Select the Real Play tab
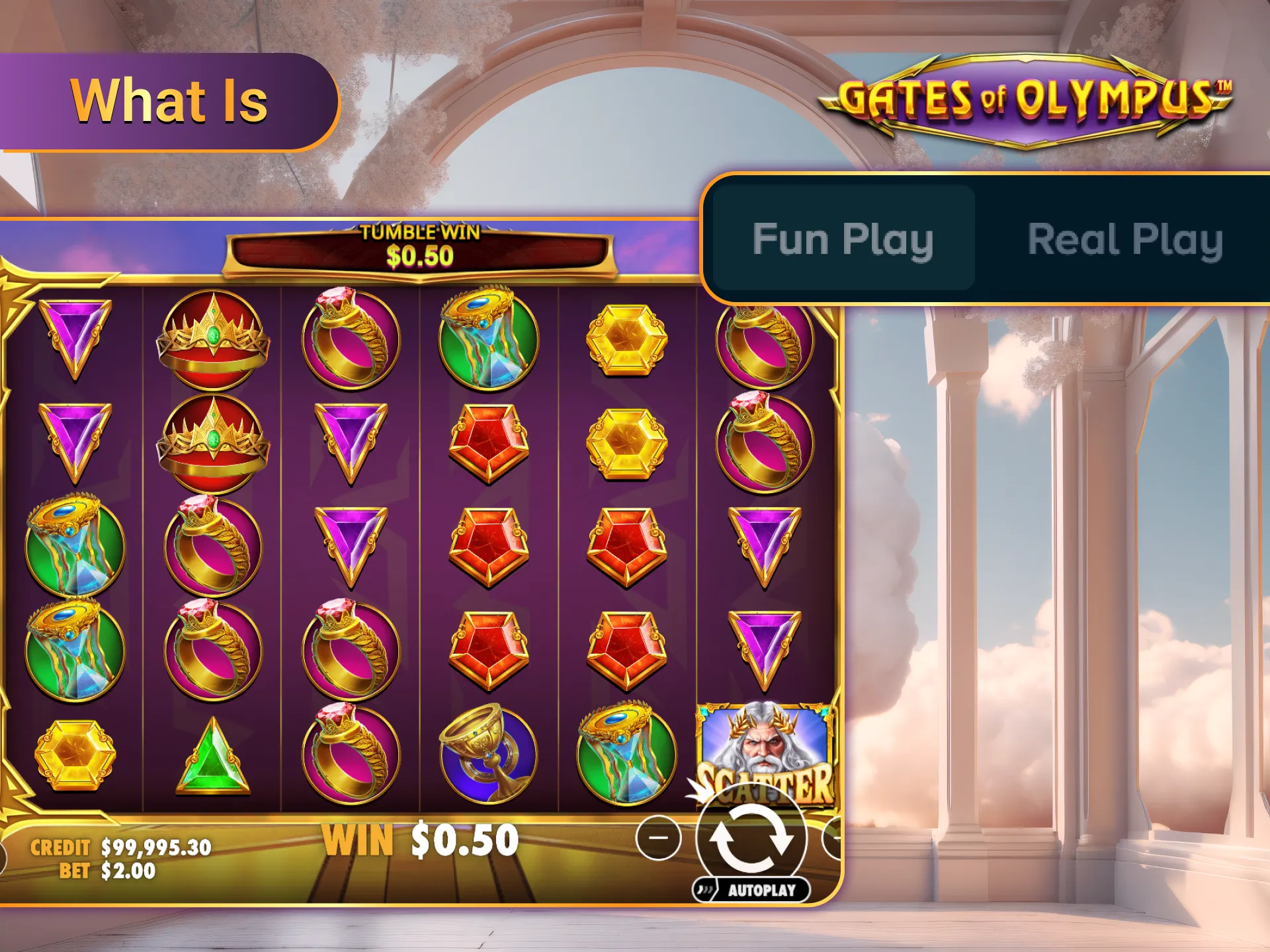 pyautogui.click(x=1124, y=241)
